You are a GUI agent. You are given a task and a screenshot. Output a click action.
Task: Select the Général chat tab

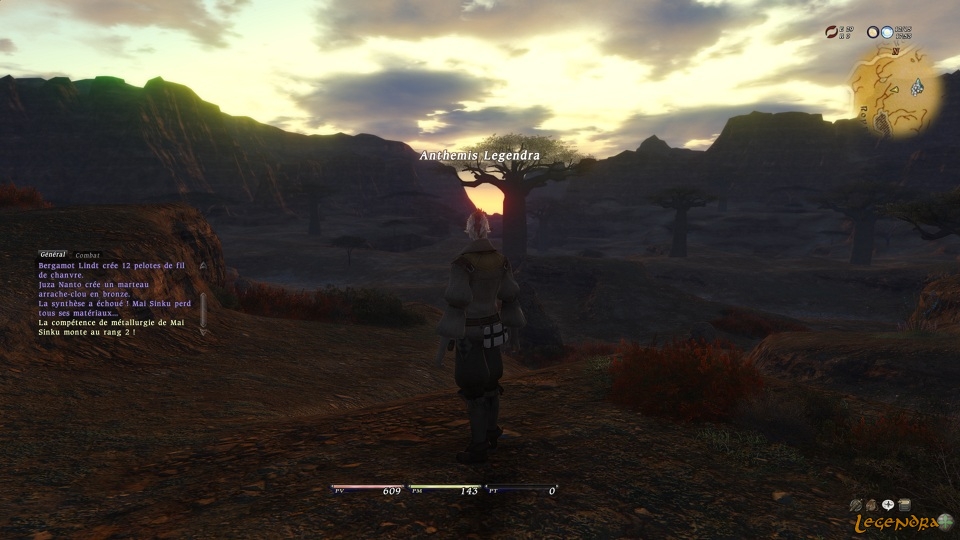pyautogui.click(x=53, y=255)
